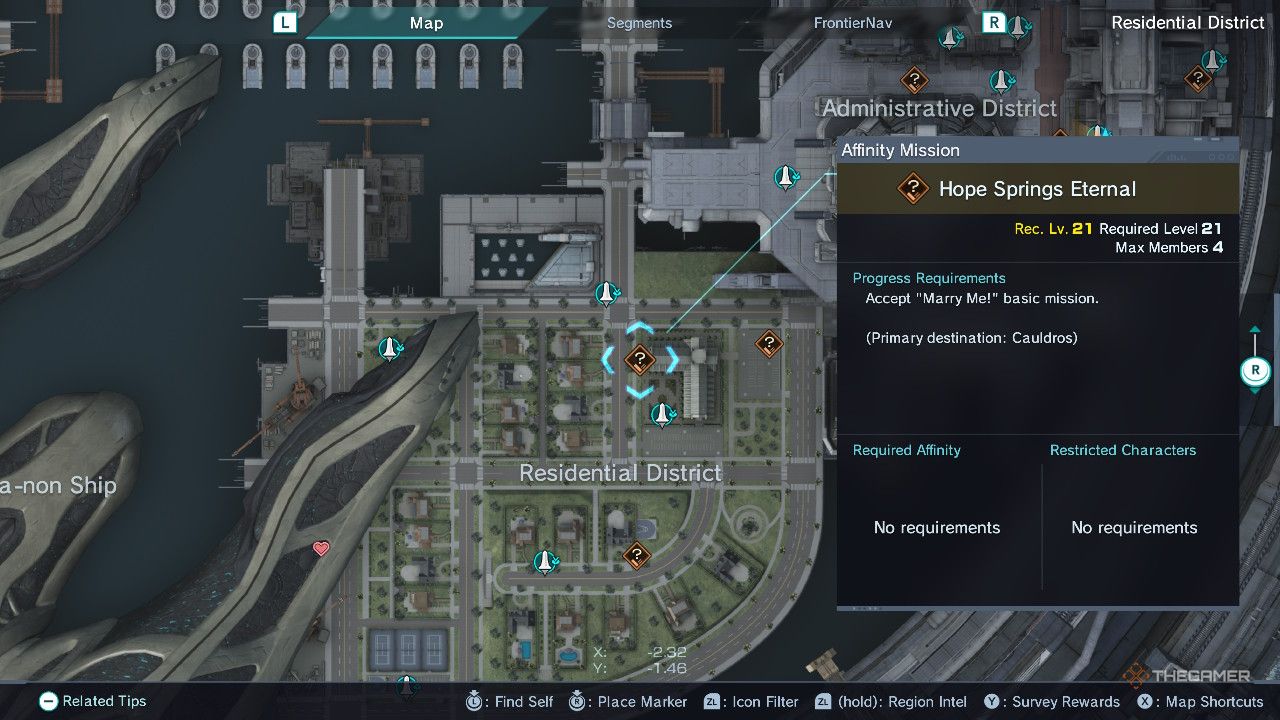Open the Icon Filter option
1280x720 pixels.
[752, 701]
